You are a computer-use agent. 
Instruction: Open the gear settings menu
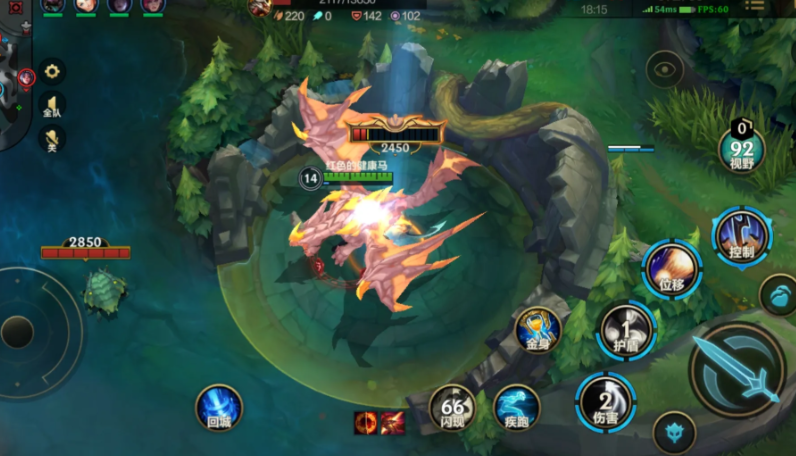point(52,72)
